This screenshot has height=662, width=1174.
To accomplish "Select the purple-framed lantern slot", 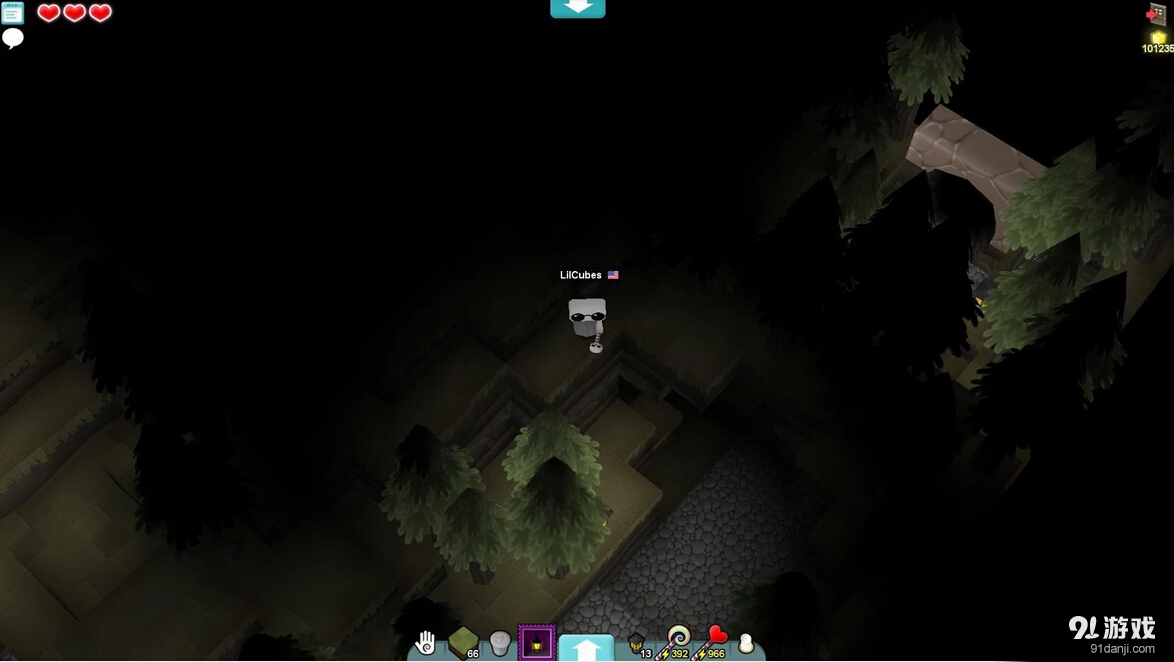I will click(537, 643).
